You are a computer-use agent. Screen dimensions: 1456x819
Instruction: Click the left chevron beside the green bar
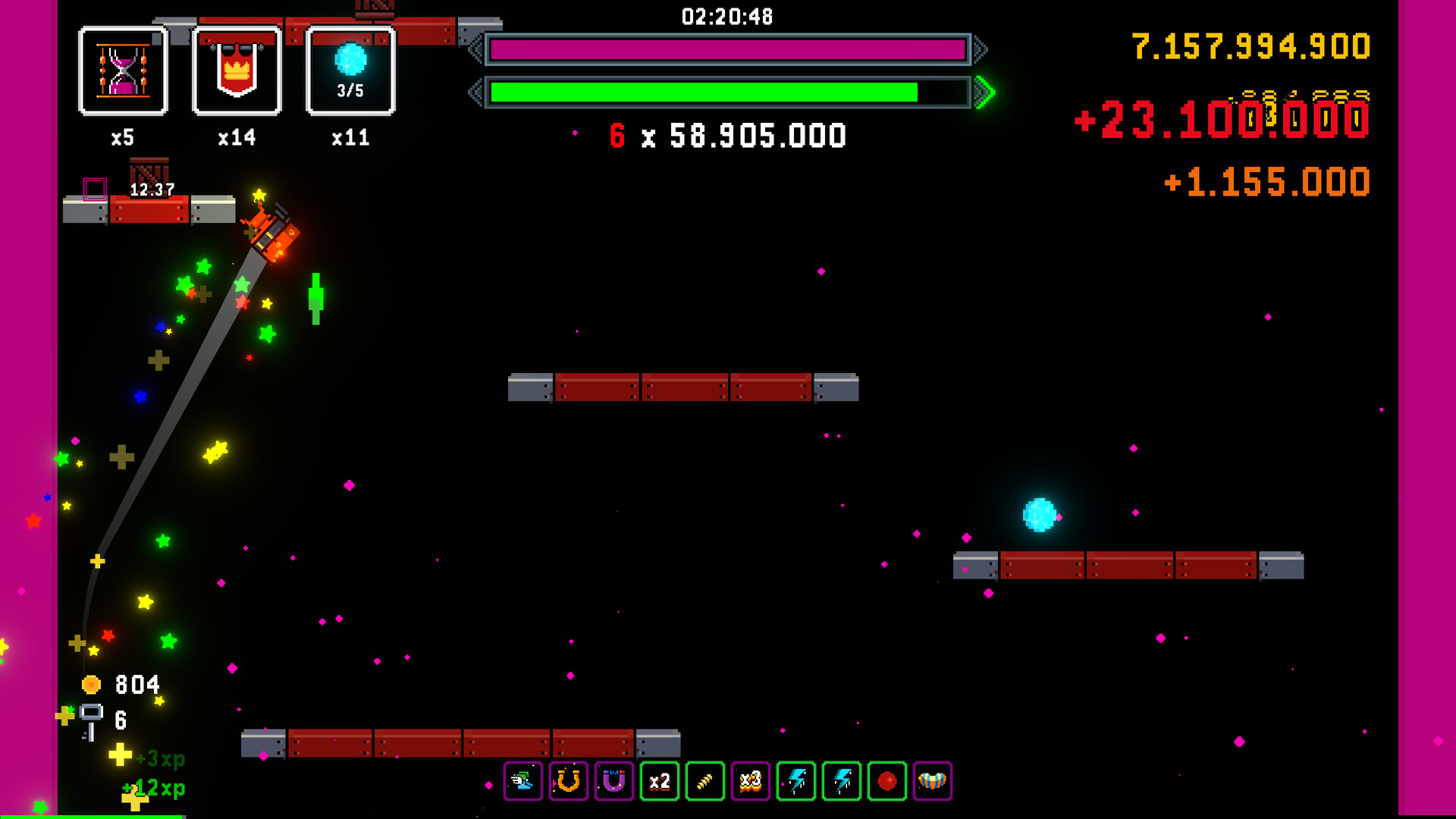(x=474, y=93)
